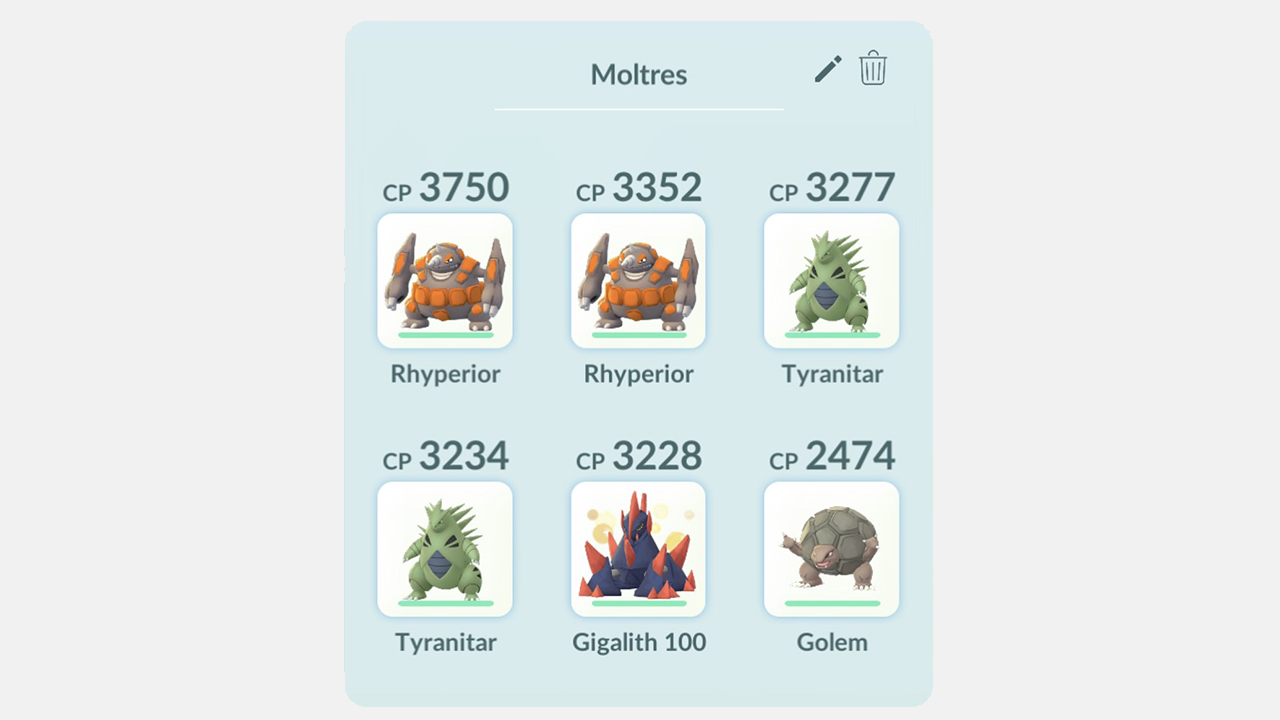The width and height of the screenshot is (1280, 720).
Task: Select the first Rhyperior portrait icon
Action: (445, 281)
